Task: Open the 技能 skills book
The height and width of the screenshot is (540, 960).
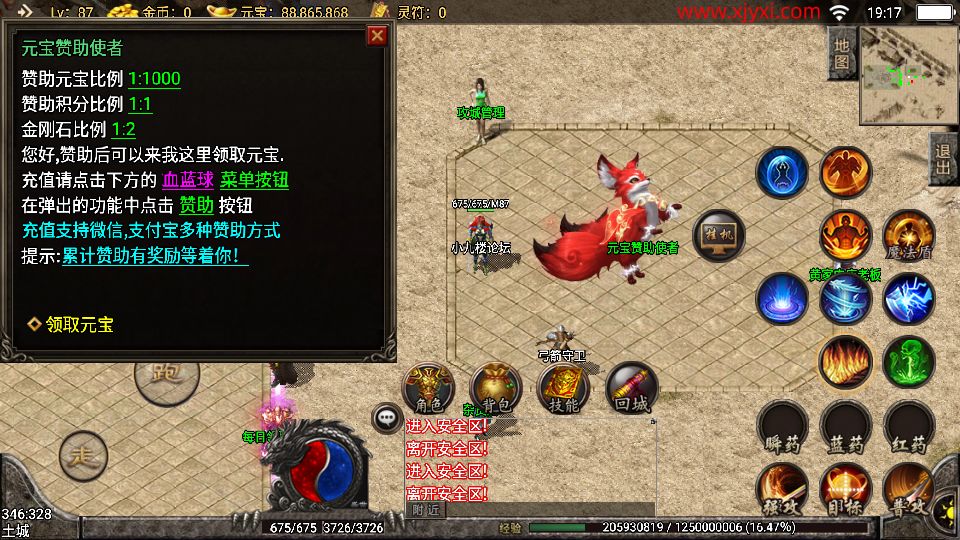Action: (563, 389)
